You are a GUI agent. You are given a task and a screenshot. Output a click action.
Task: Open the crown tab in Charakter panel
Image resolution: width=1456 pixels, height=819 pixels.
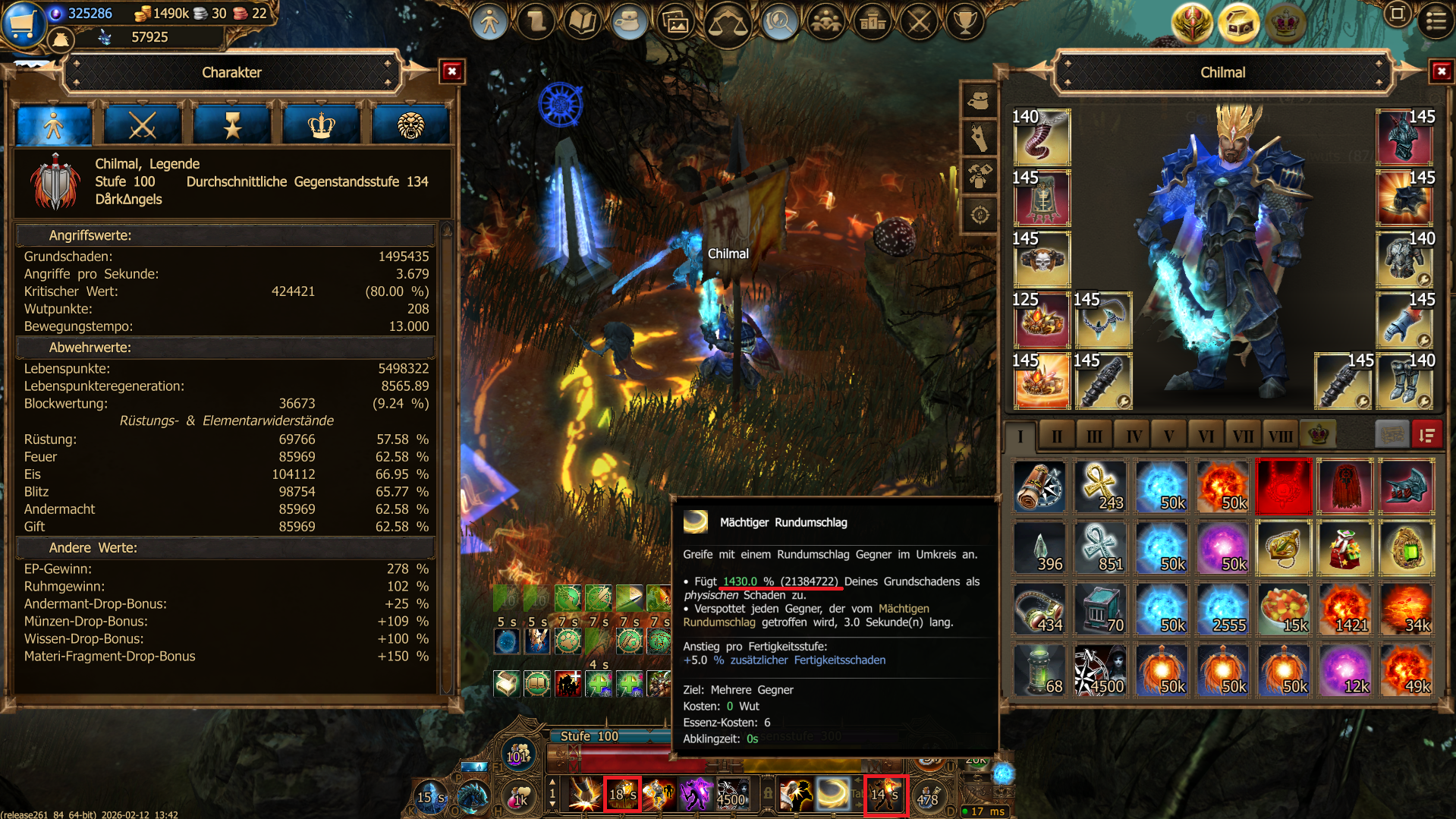(x=321, y=125)
